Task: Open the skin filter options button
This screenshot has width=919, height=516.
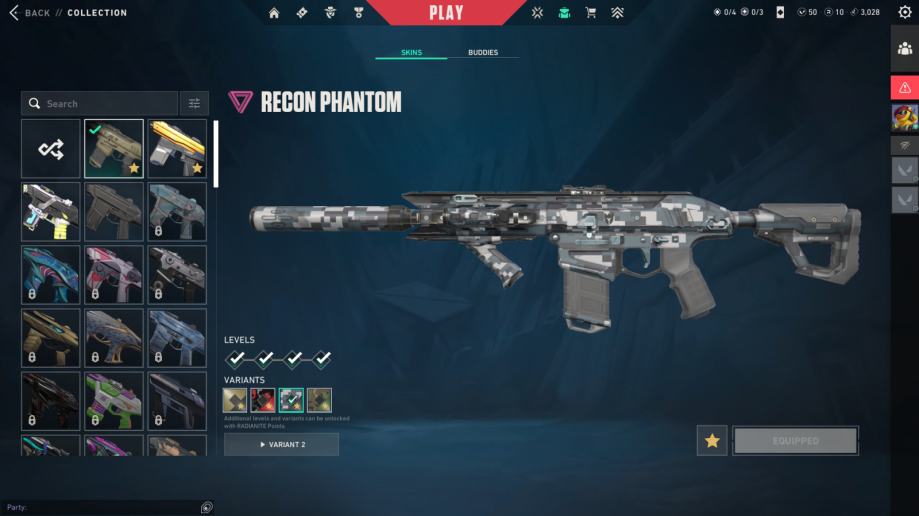Action: point(194,103)
